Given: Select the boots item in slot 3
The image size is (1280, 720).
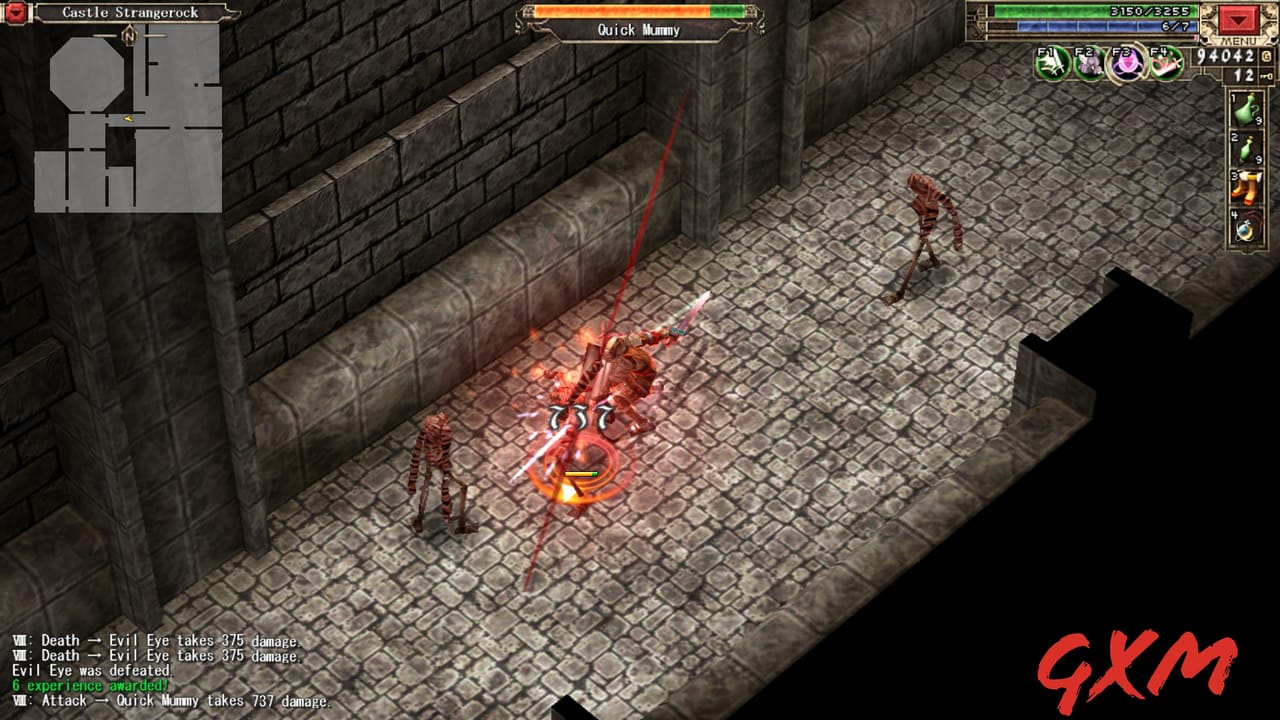Looking at the screenshot, I should pyautogui.click(x=1246, y=188).
